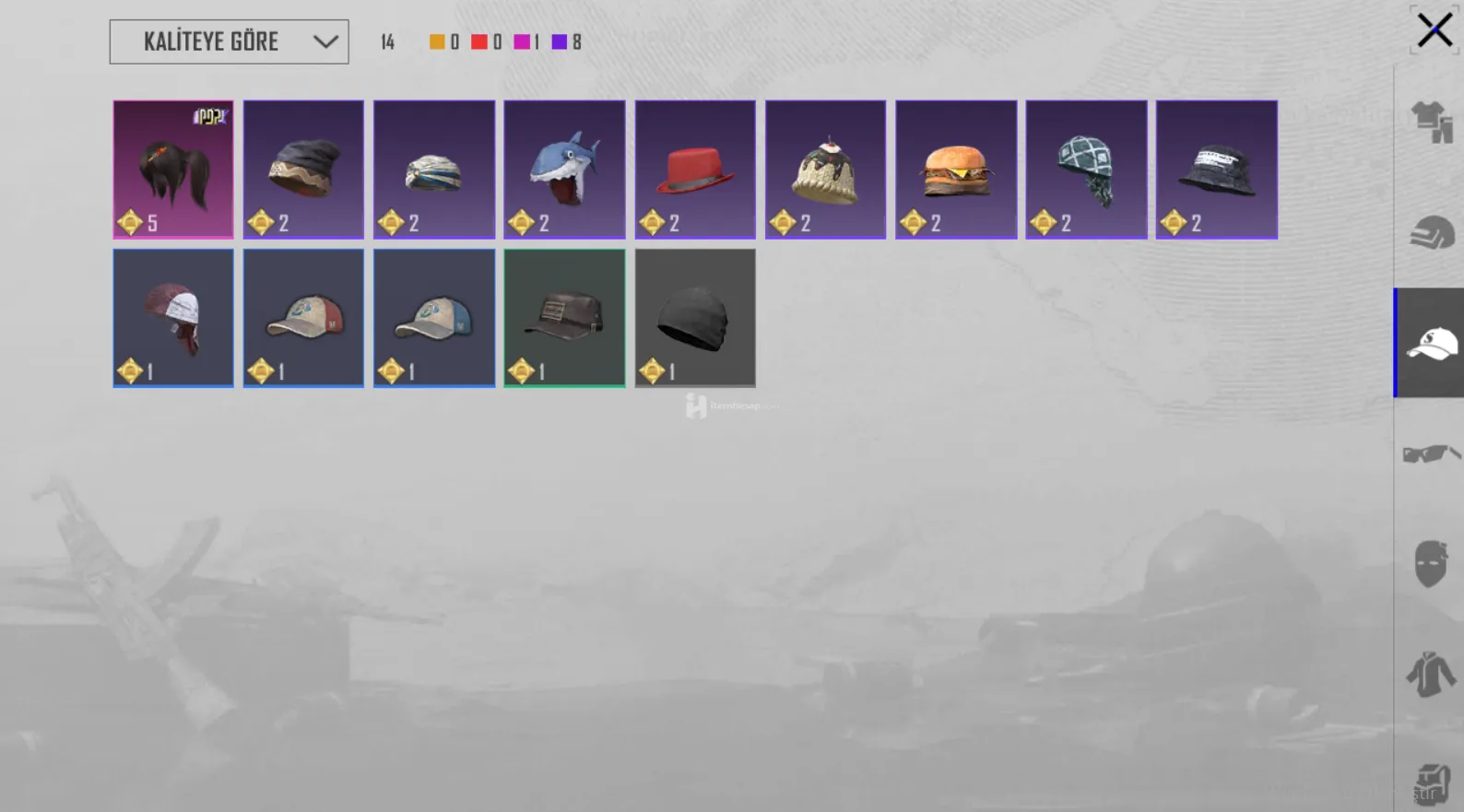
Task: Open the face mask category tab
Action: coord(1432,564)
